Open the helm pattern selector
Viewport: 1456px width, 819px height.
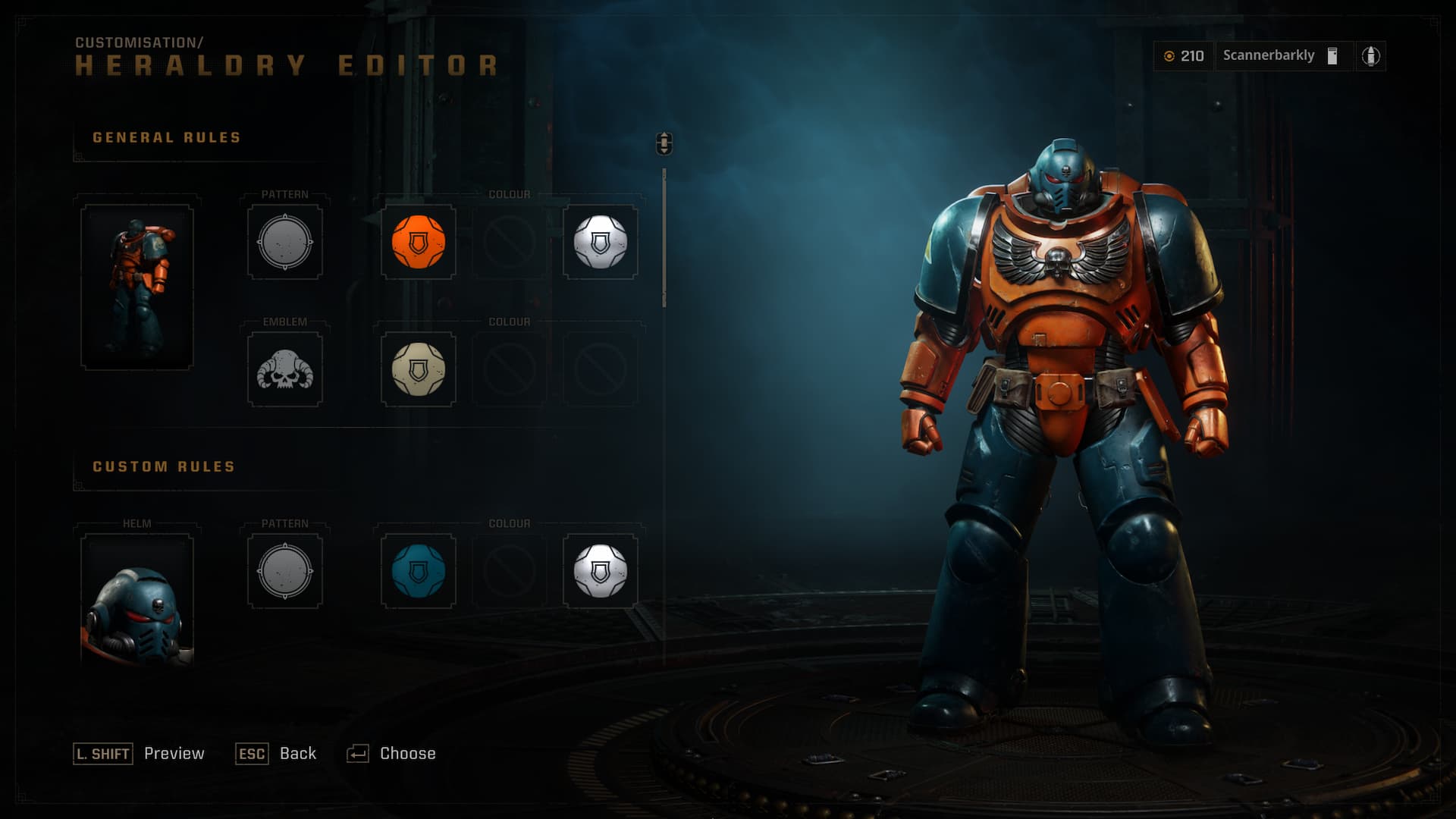click(x=285, y=571)
